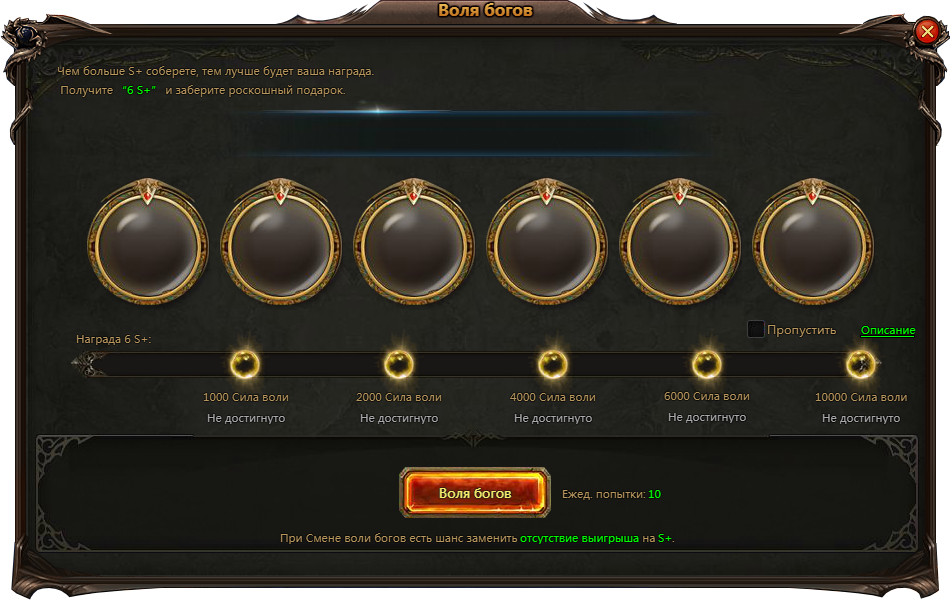
Task: Close the Воля богов window
Action: tap(926, 33)
